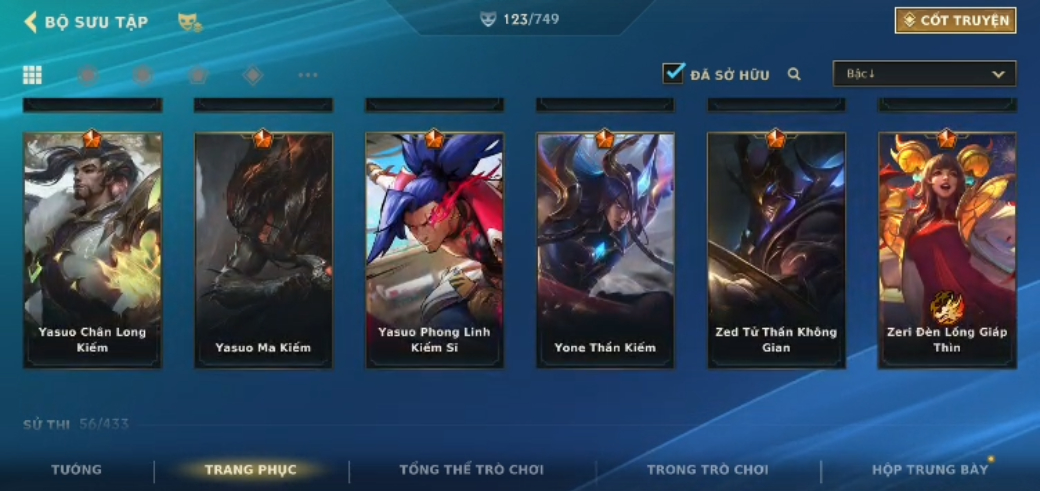Select the Yasuo Chân Long Kiếm skin

tap(92, 250)
